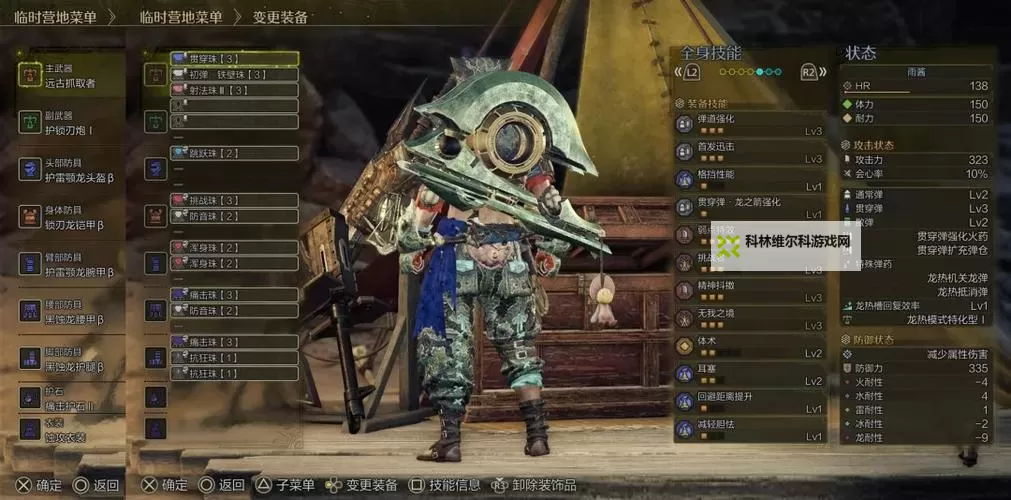Viewport: 1011px width, 500px height.
Task: Select the main weapon 远古抓取者 entry
Action: click(x=70, y=76)
